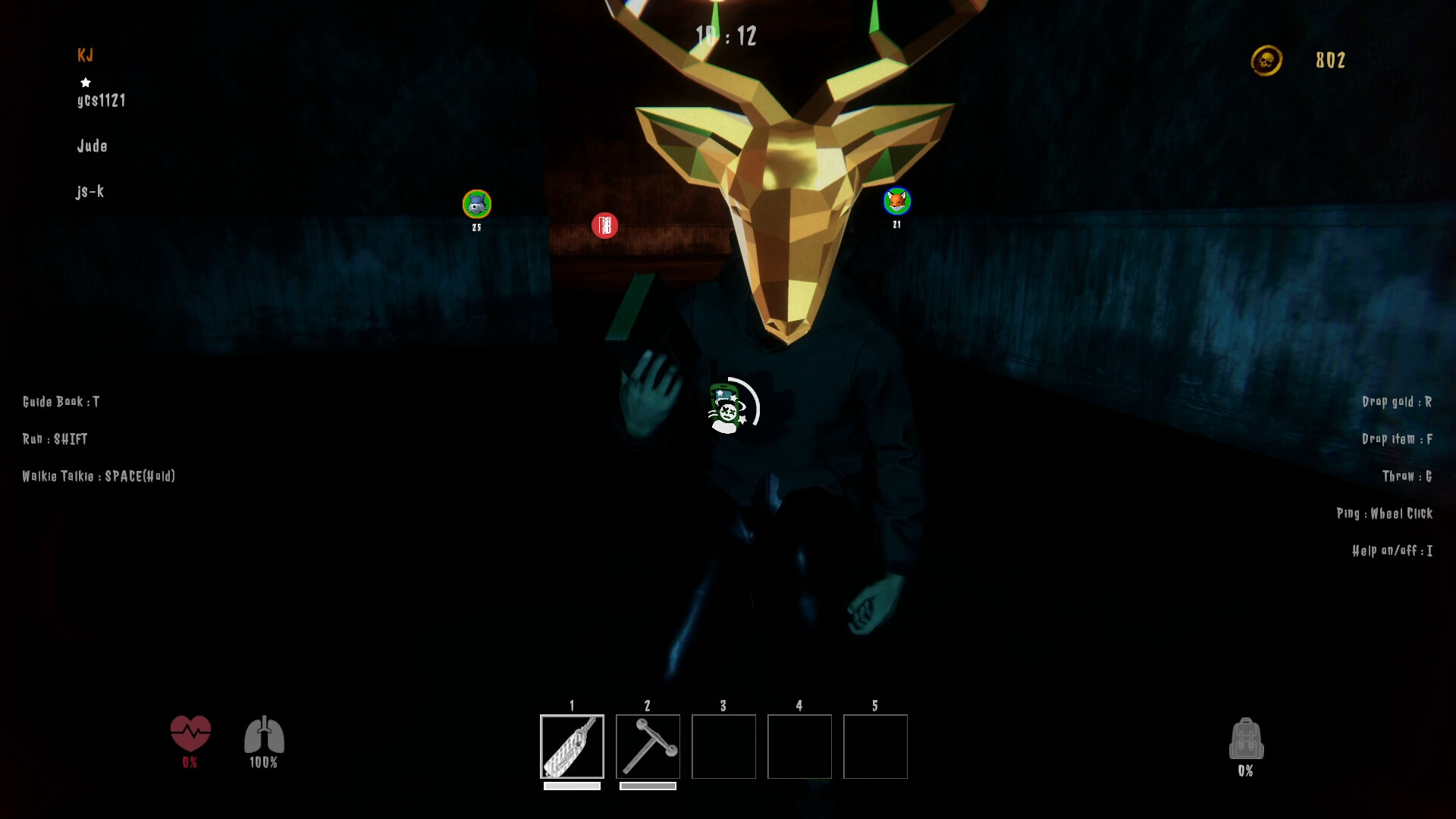Open the Guide Book hint labeled 'Guide Book : T'

click(x=61, y=402)
